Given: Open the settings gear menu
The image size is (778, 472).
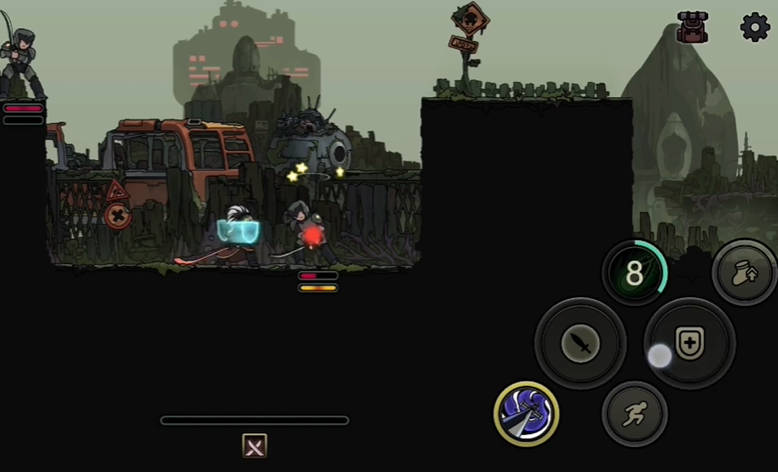Looking at the screenshot, I should coord(755,27).
